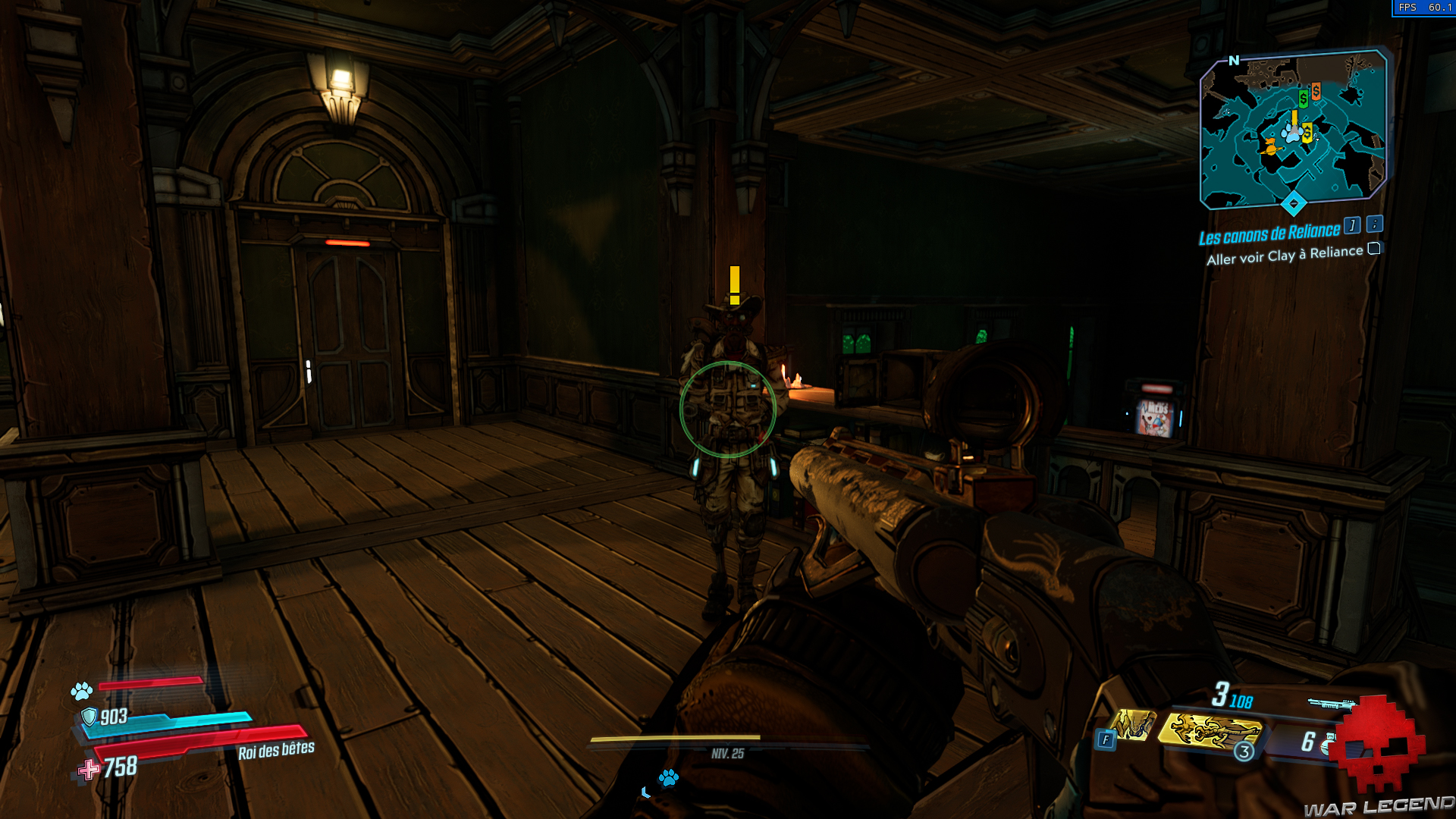Click the health cross icon near 758
Screen dimensions: 1456x819
tap(90, 769)
